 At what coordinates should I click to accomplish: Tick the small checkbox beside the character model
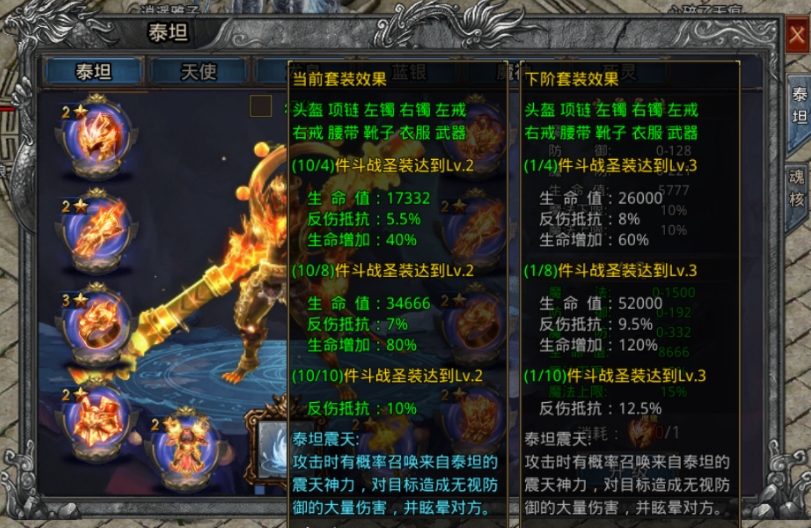point(261,105)
